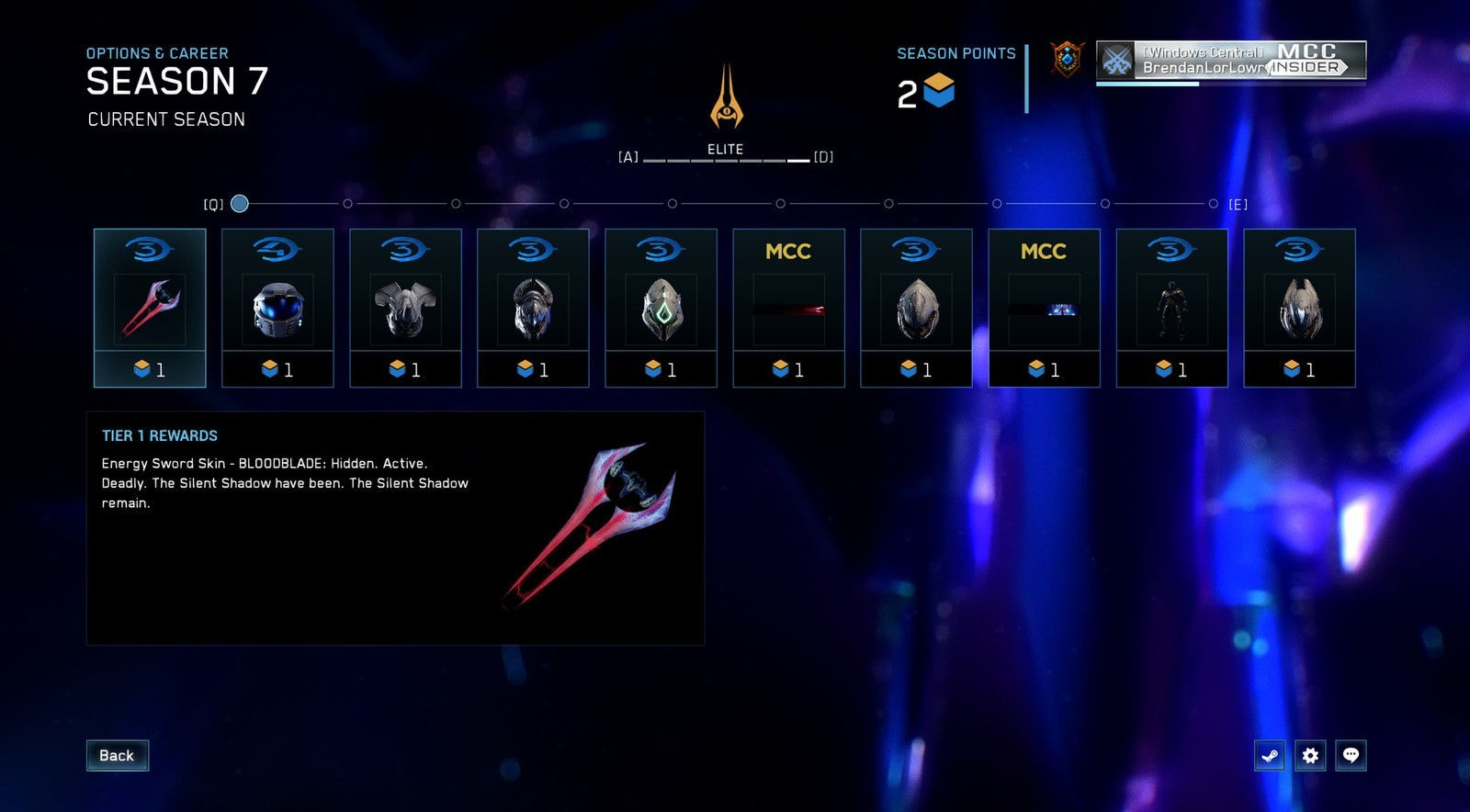Click the [D] arrow to switch faction right
The image size is (1470, 812).
click(x=823, y=157)
